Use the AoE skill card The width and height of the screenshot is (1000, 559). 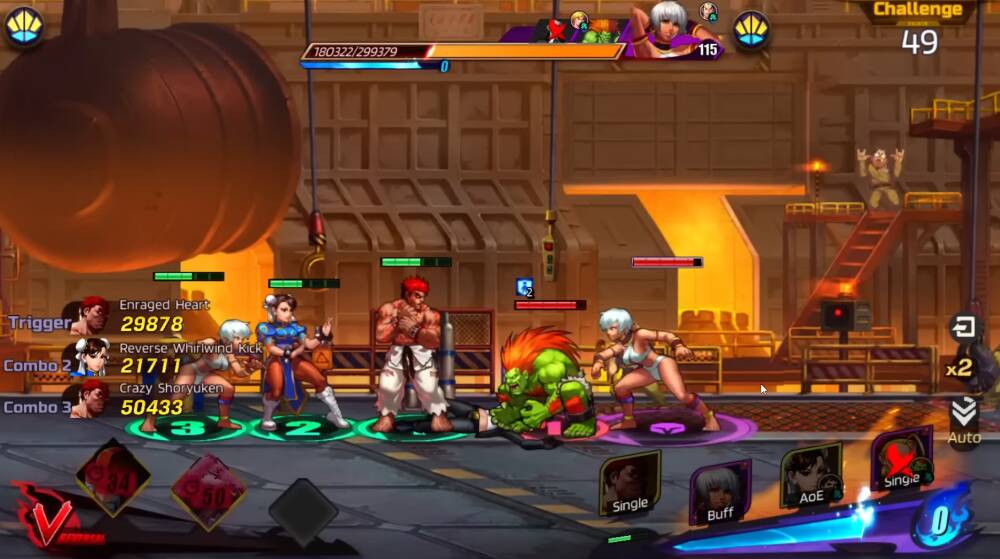811,477
